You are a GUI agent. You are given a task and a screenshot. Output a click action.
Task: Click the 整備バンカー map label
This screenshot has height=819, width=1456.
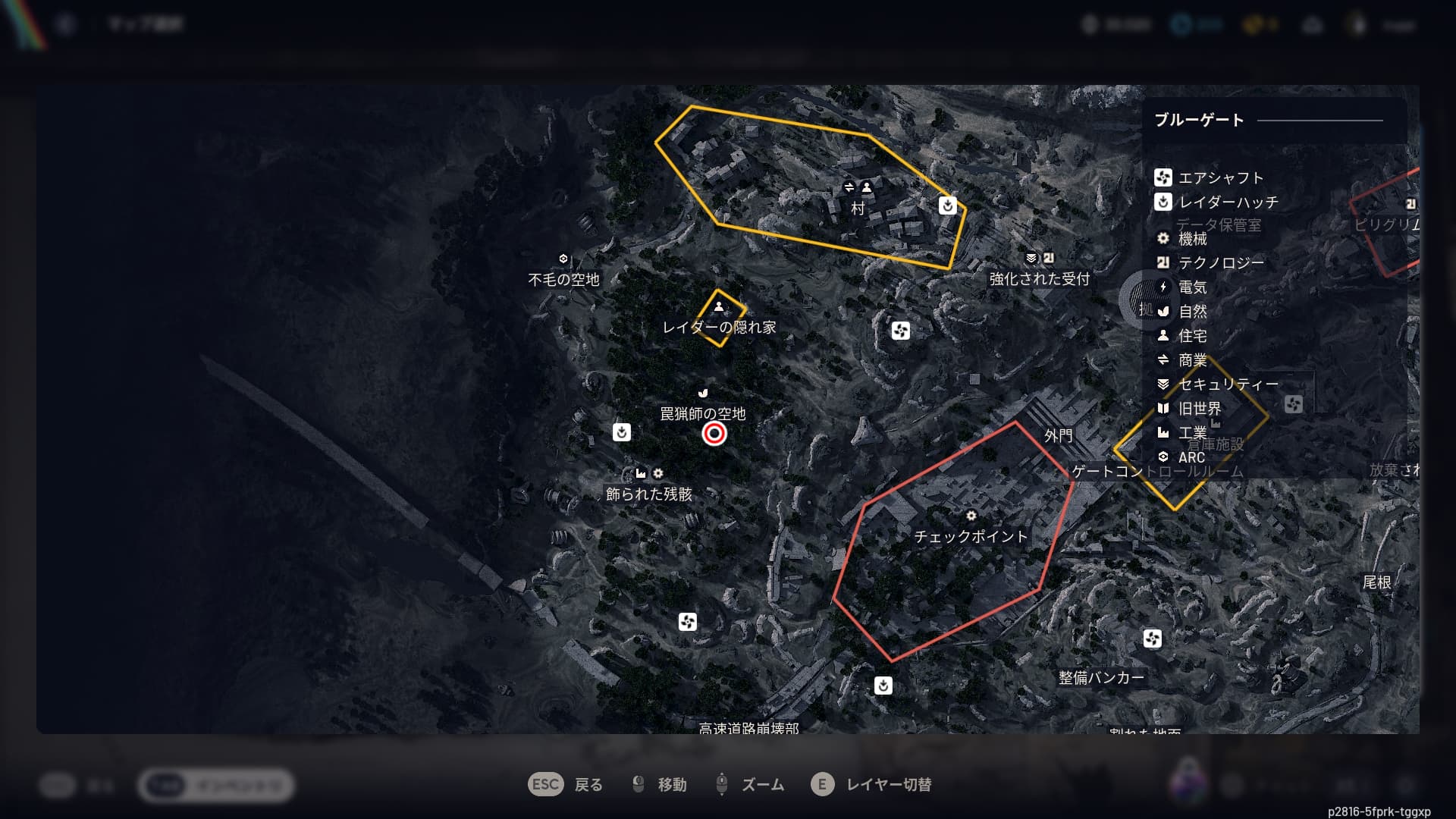point(1101,678)
